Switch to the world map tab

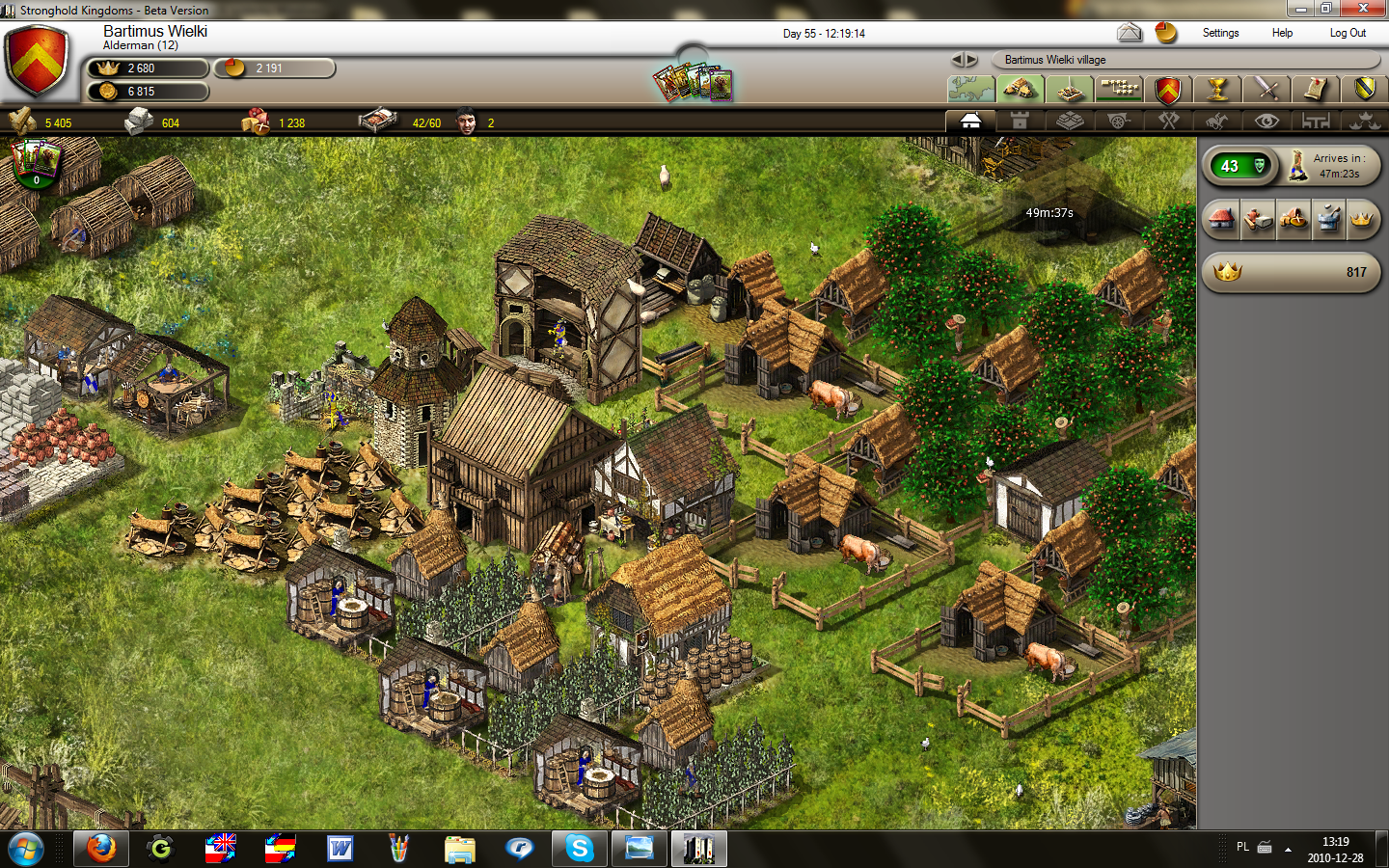click(971, 90)
